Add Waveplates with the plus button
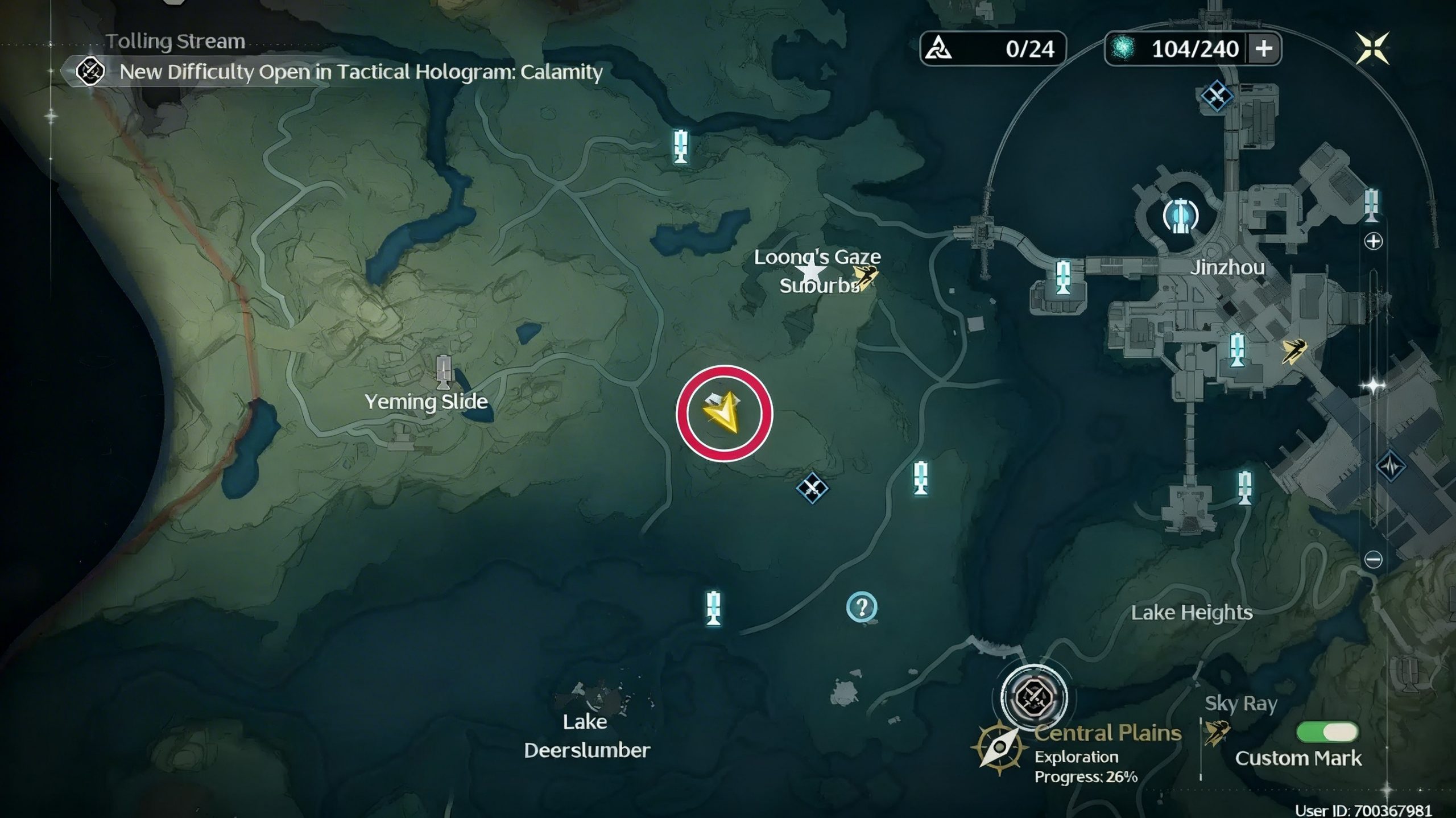 [1263, 49]
